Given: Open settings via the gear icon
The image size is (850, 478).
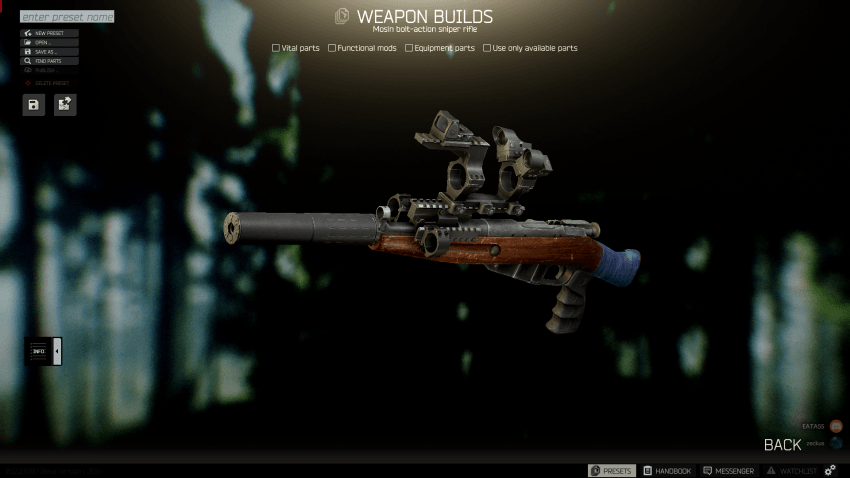Looking at the screenshot, I should [830, 470].
